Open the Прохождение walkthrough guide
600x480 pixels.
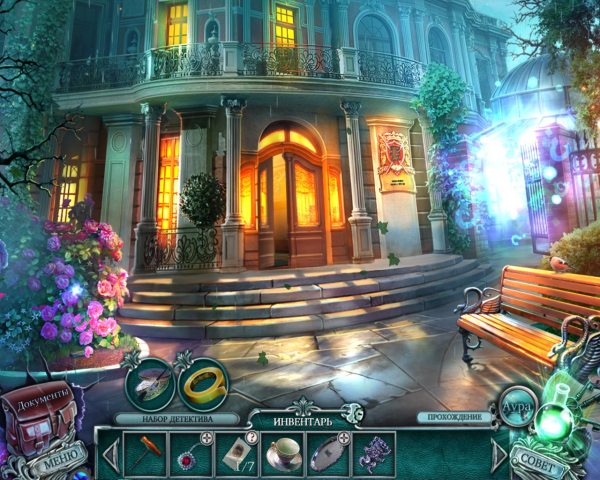tap(463, 417)
